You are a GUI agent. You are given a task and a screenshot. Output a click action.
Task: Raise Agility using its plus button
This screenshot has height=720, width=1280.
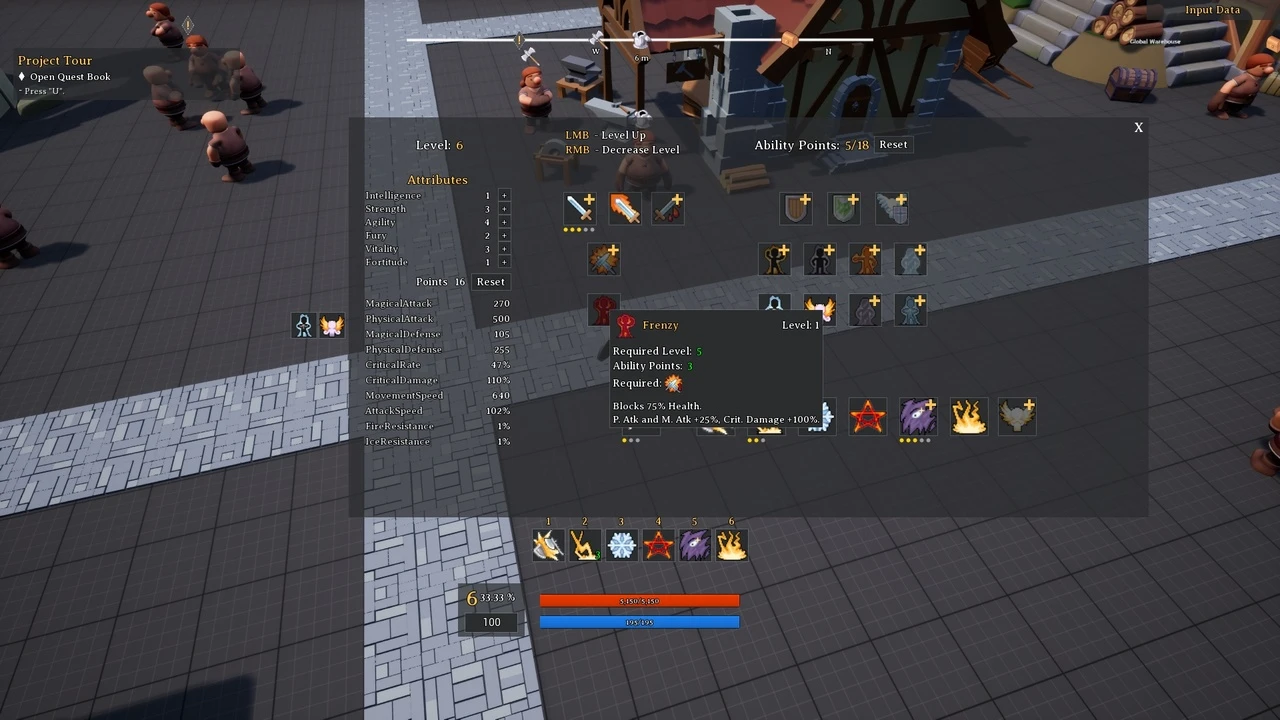(x=504, y=222)
